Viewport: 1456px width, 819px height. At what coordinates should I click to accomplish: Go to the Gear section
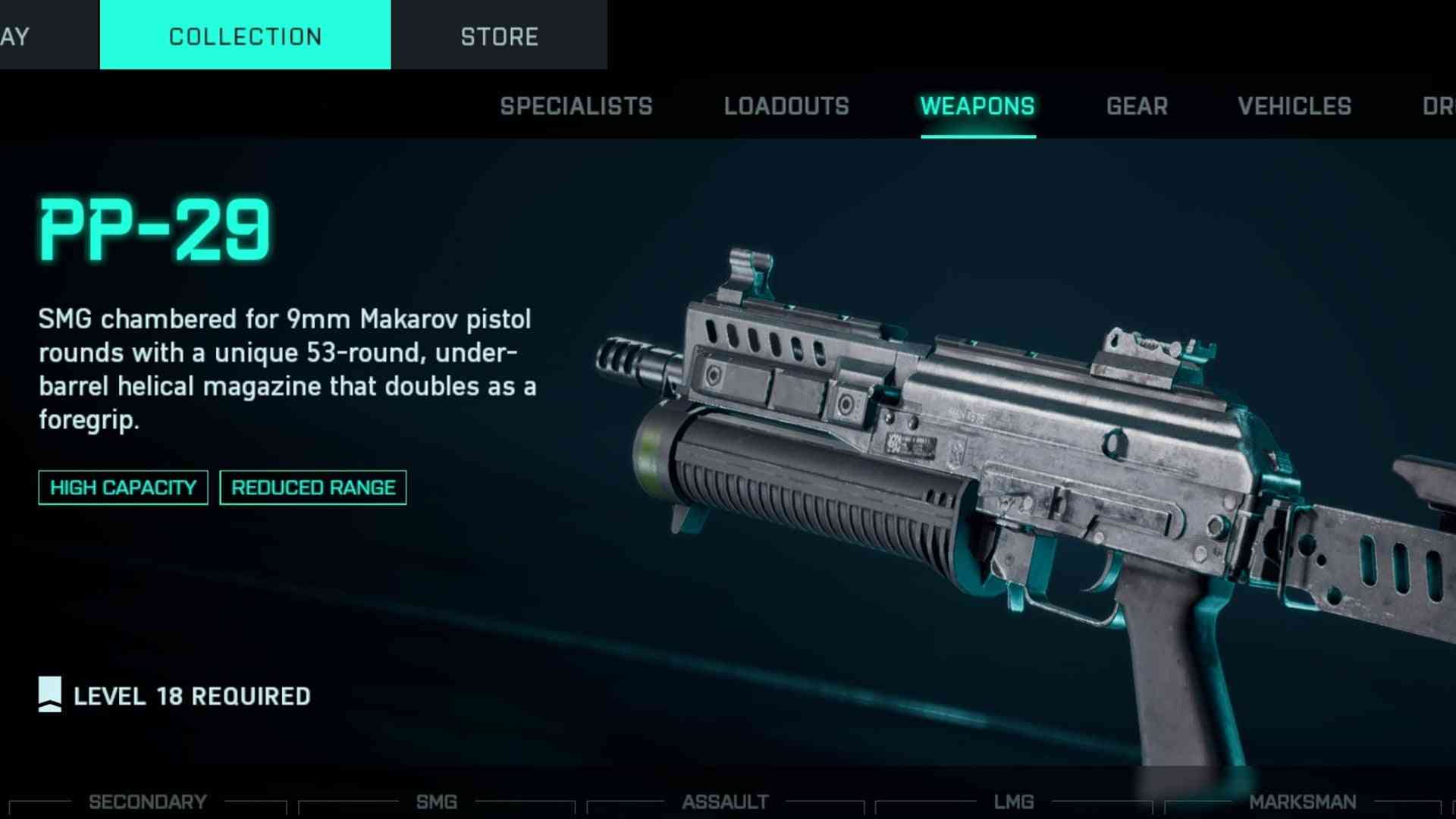[x=1137, y=106]
